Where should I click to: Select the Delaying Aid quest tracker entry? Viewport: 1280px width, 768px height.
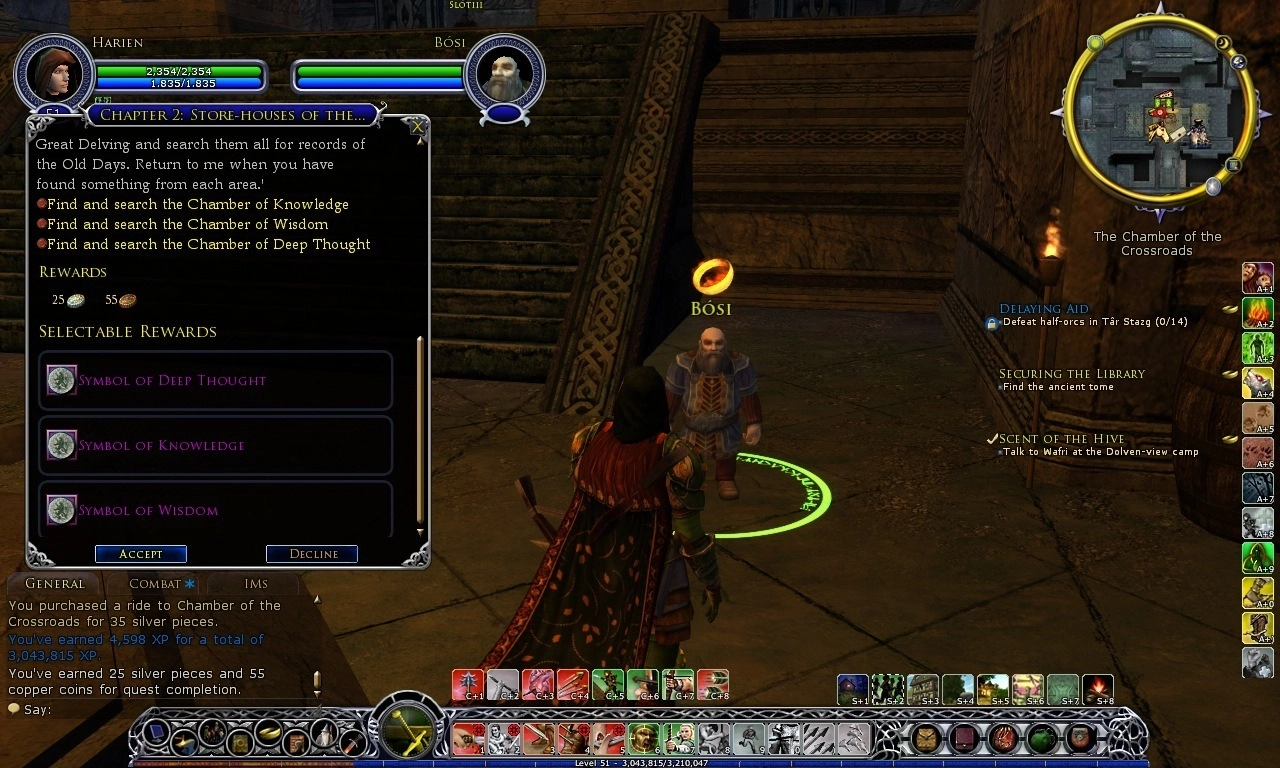(1043, 309)
